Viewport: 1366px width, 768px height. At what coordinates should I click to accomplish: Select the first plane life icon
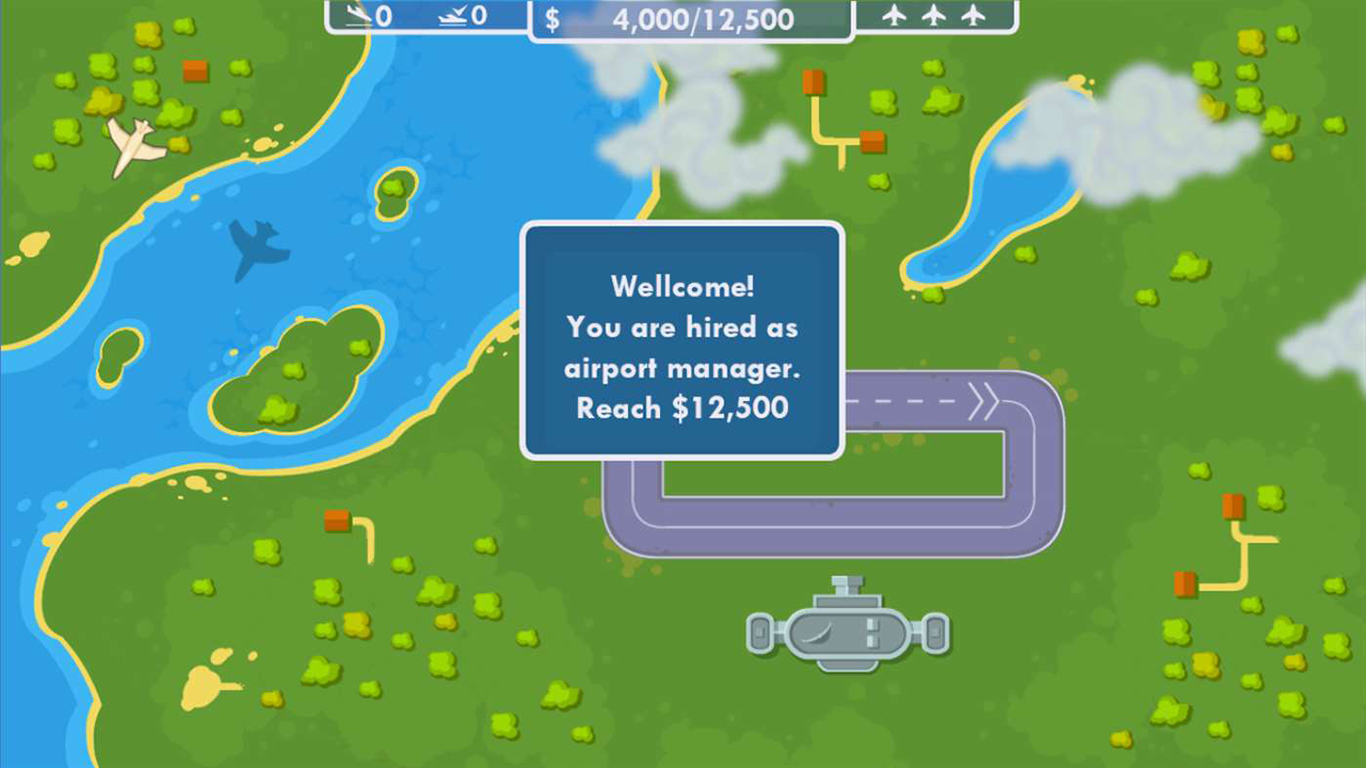pyautogui.click(x=894, y=15)
